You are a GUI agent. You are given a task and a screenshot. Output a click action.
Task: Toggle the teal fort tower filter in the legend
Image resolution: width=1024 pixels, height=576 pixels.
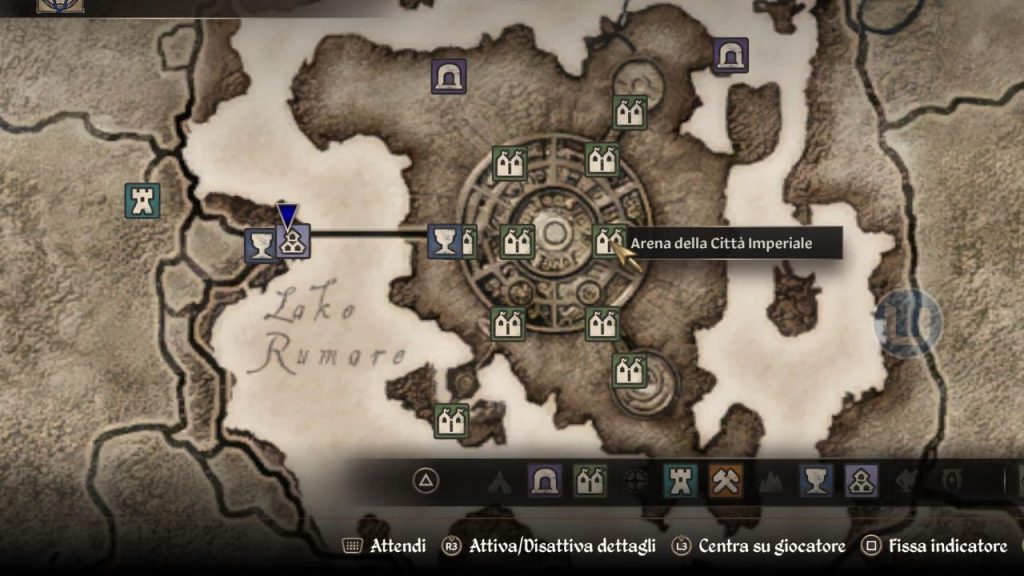coord(680,481)
